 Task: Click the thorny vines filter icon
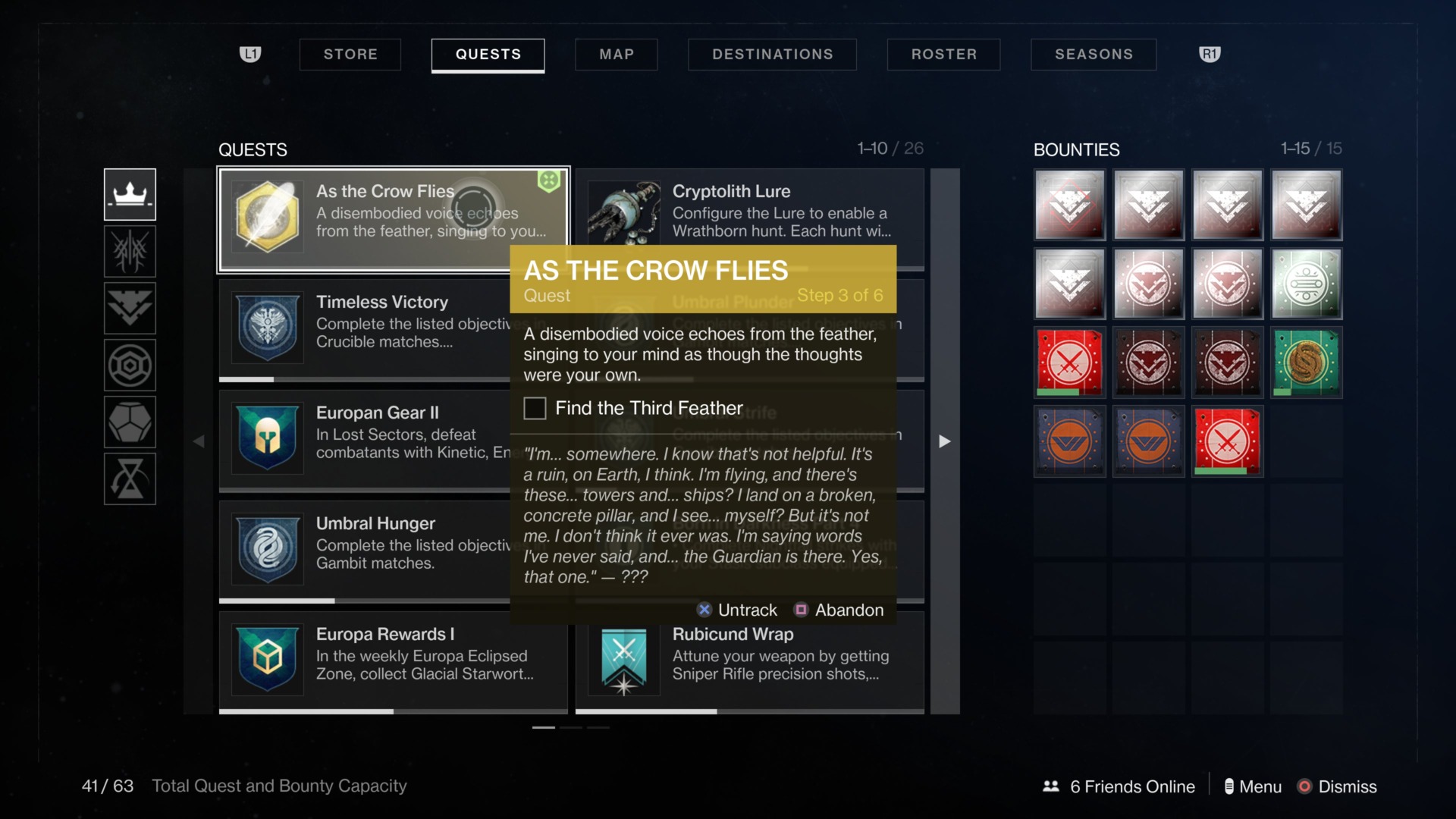[129, 251]
